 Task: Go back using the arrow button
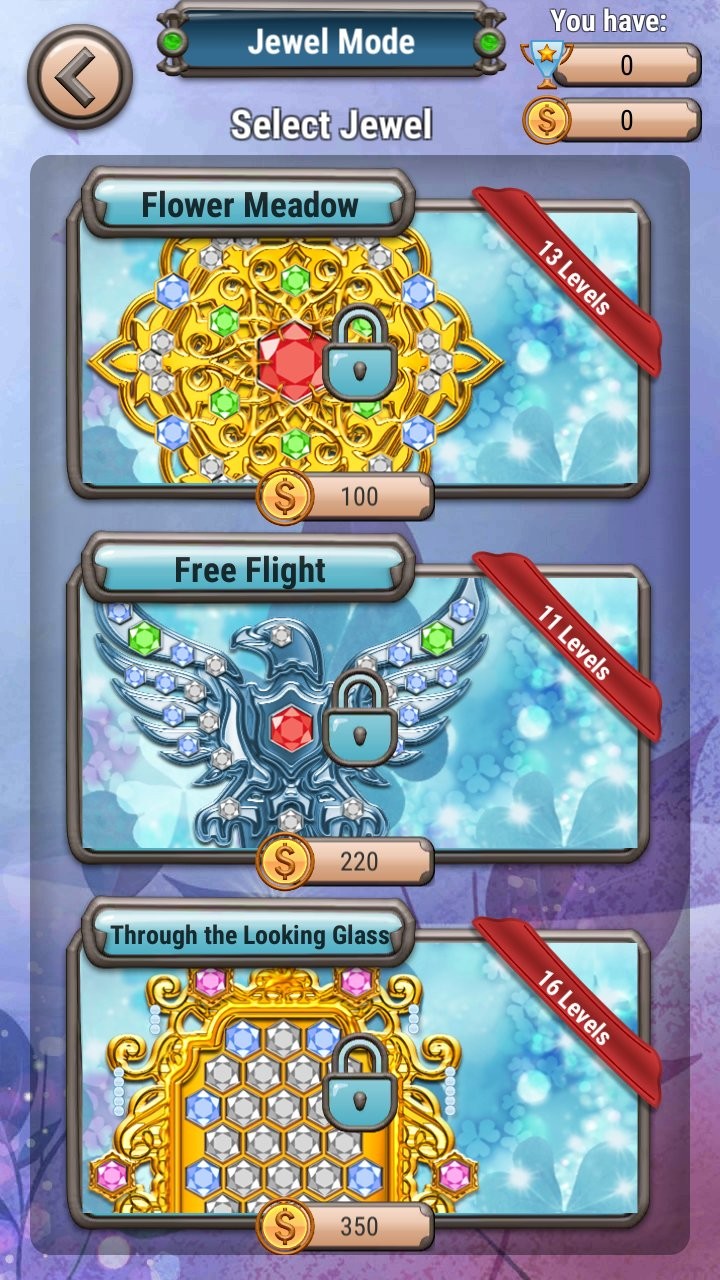coord(80,77)
